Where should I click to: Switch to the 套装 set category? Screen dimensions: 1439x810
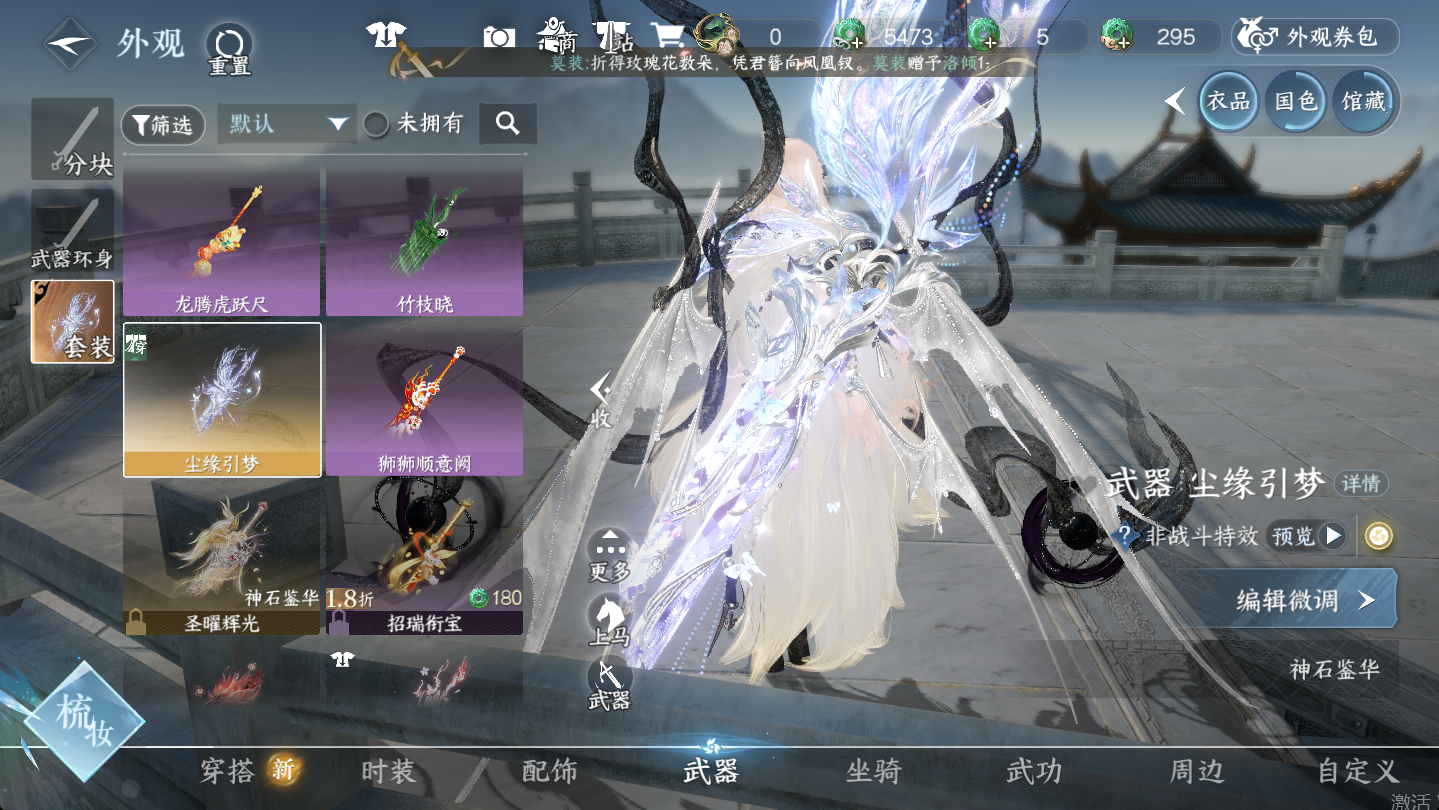pyautogui.click(x=73, y=322)
